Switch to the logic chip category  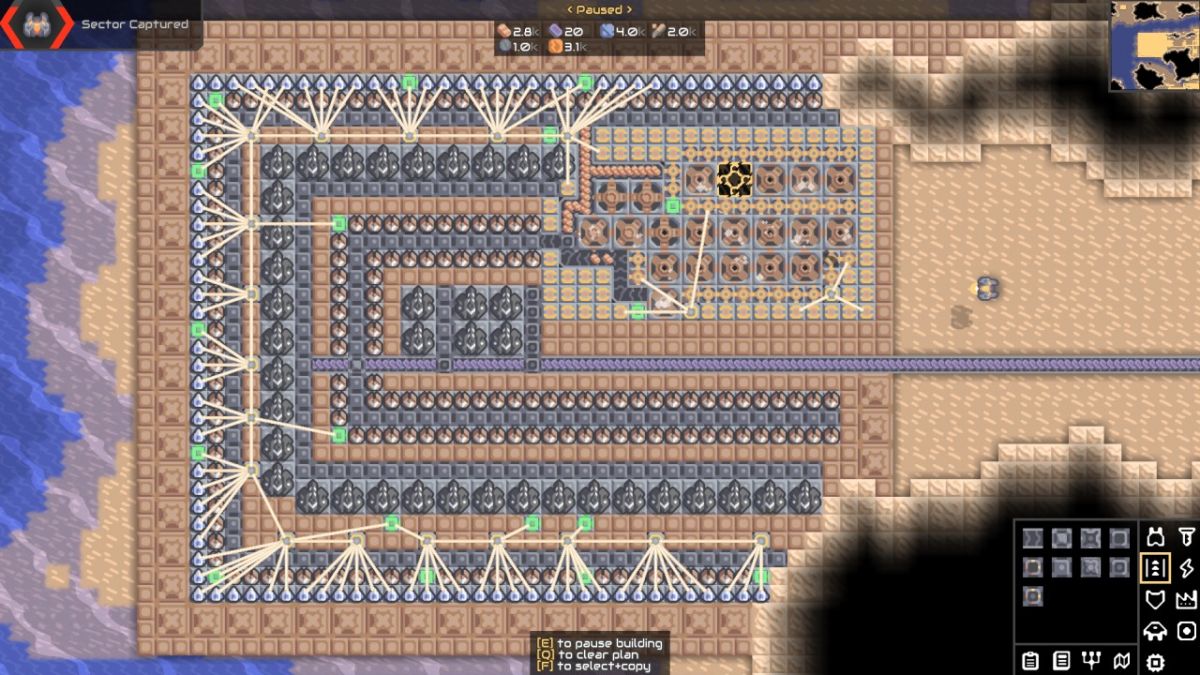(x=1156, y=661)
